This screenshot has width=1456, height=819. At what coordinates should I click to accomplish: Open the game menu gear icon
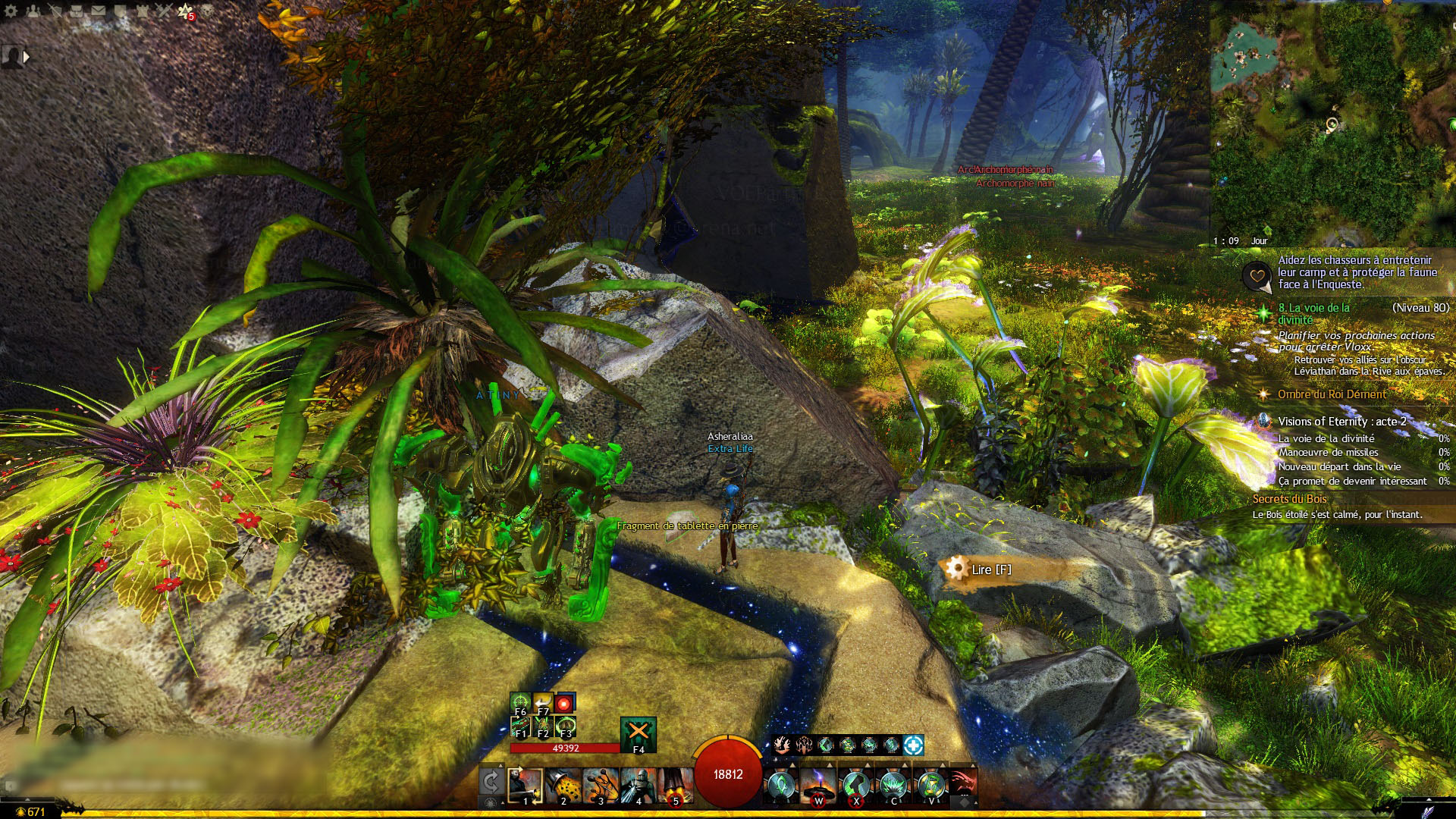(x=11, y=11)
